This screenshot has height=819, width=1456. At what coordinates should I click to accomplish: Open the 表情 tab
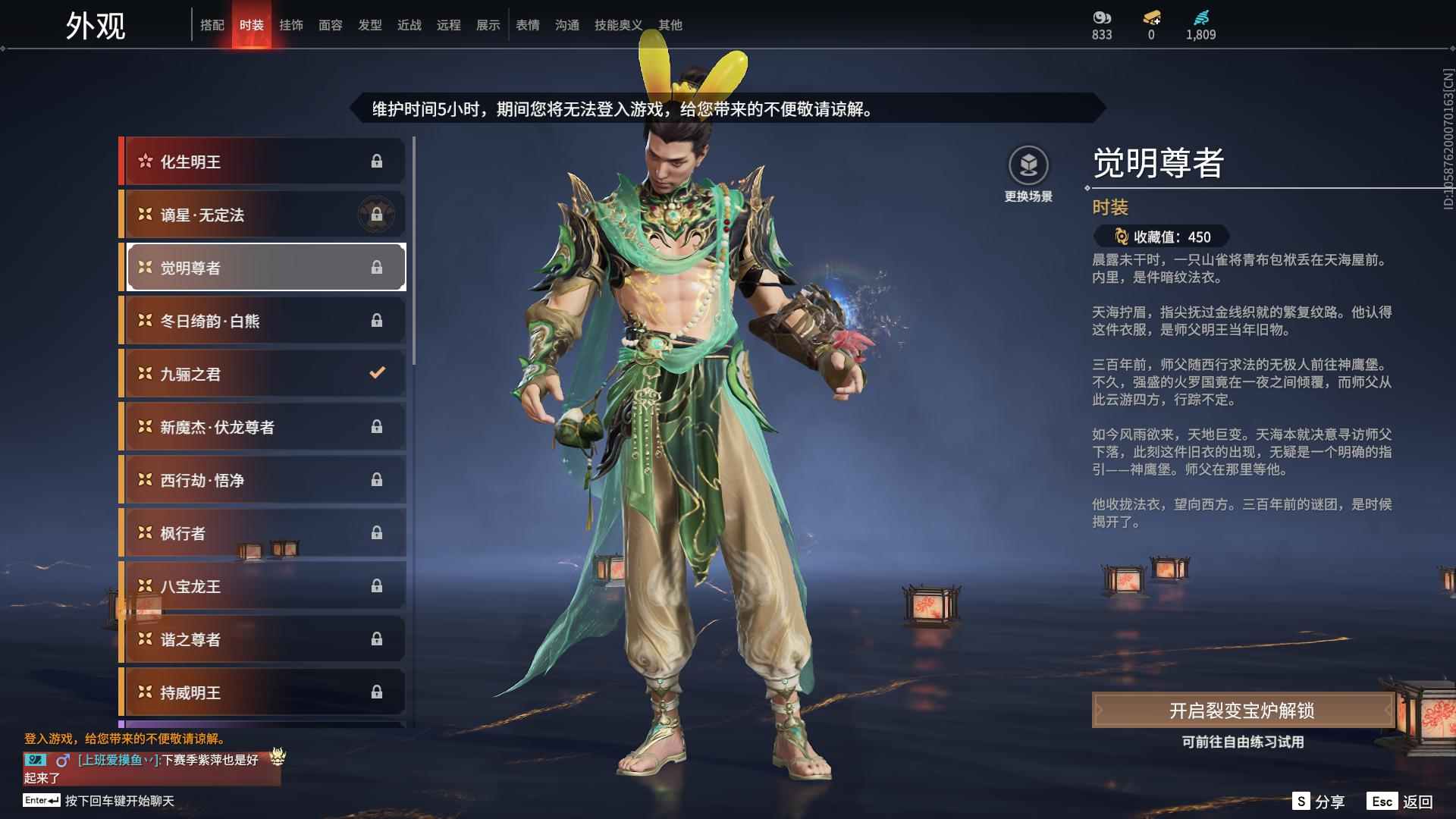[526, 25]
